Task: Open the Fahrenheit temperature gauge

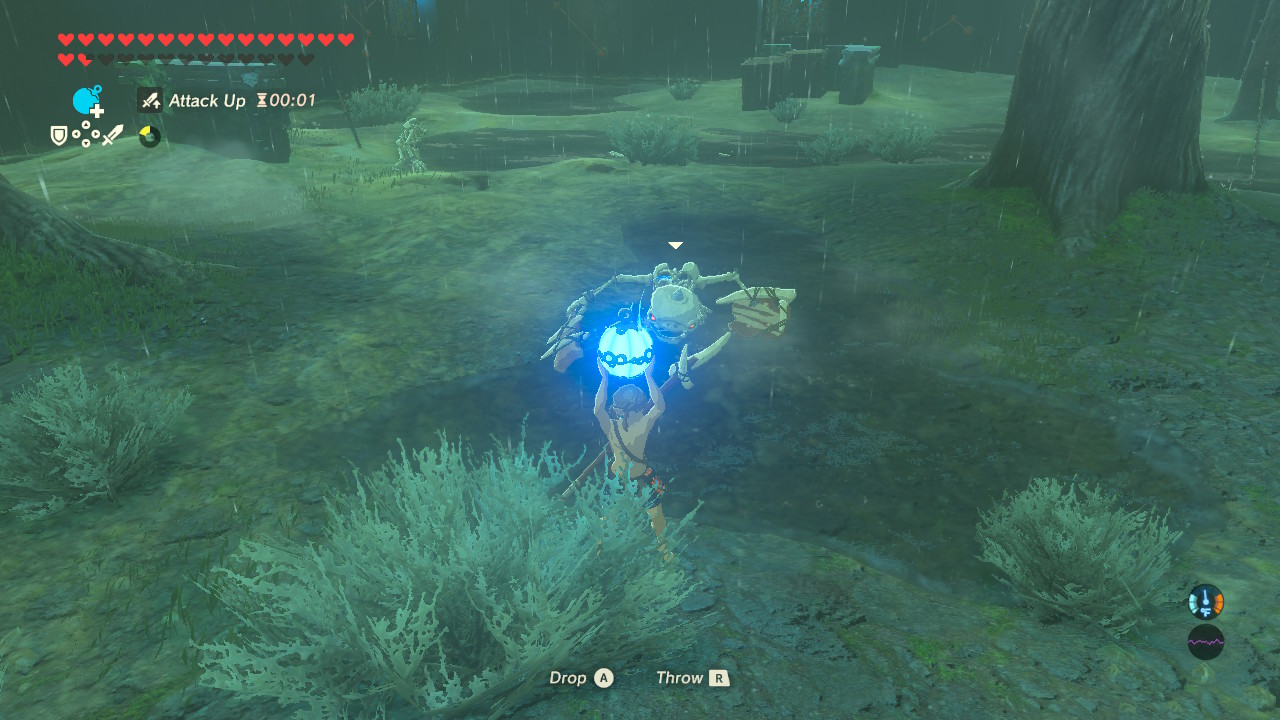Action: pyautogui.click(x=1206, y=604)
